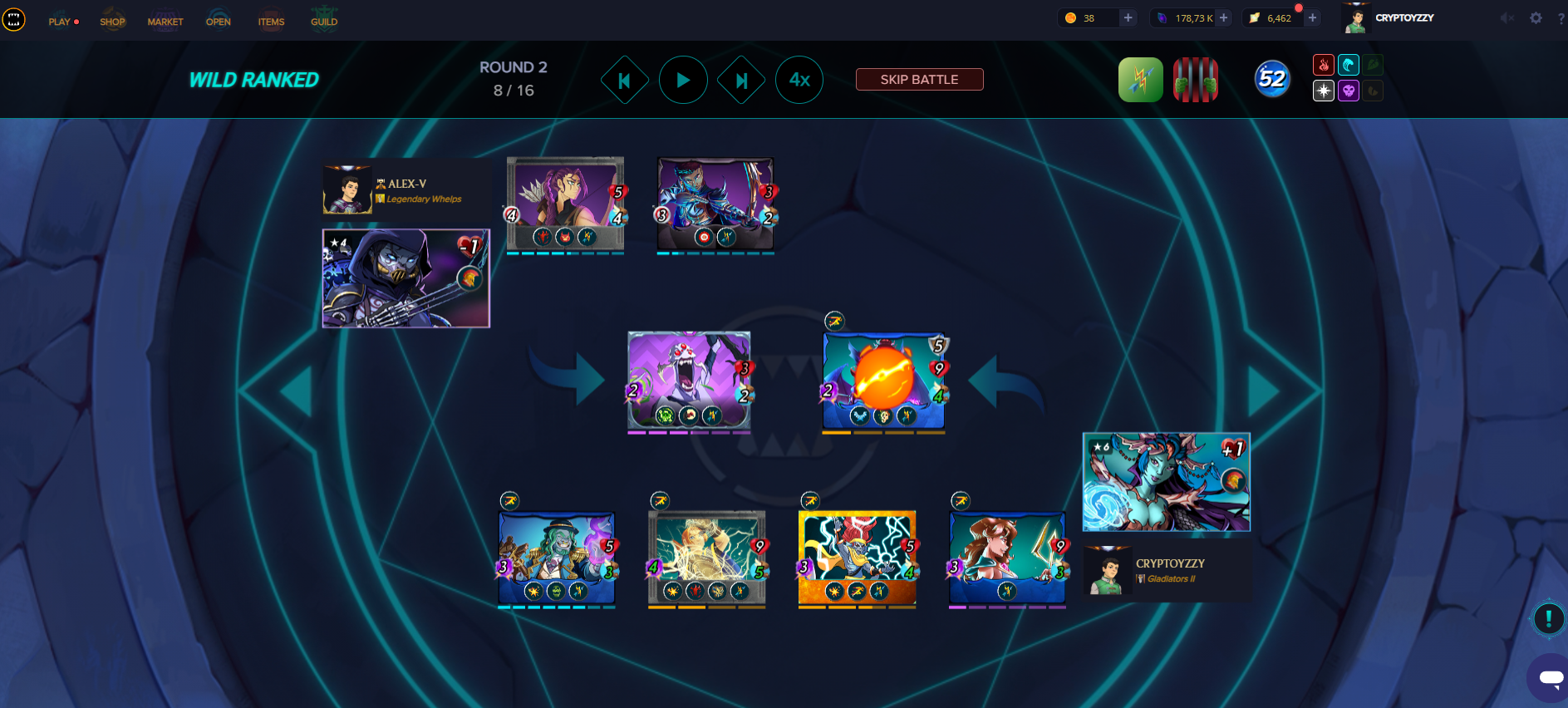The height and width of the screenshot is (708, 1568).
Task: View ALEX-V player profile
Action: pyautogui.click(x=406, y=184)
